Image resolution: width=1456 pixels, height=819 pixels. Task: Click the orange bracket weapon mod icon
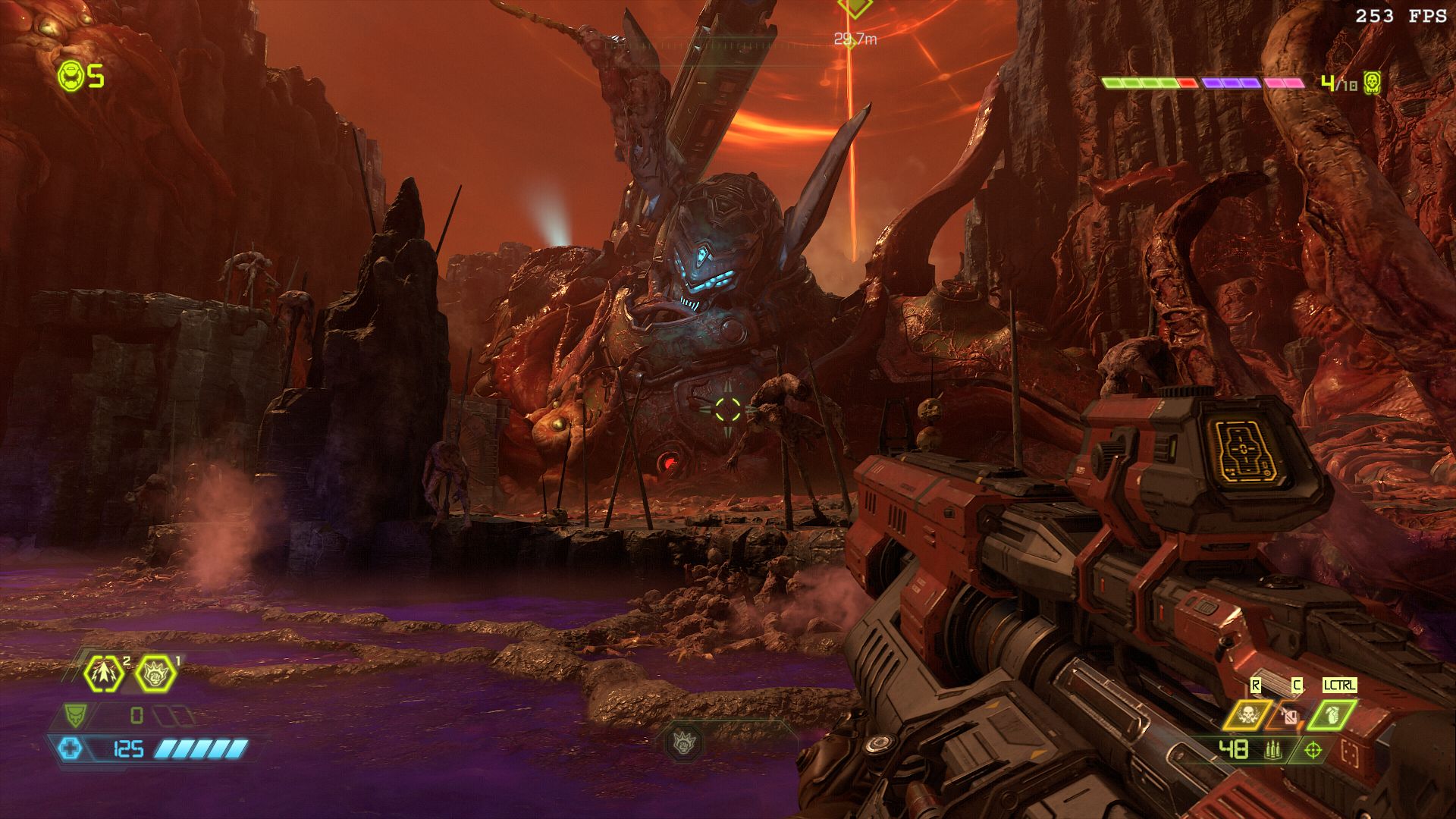1349,751
